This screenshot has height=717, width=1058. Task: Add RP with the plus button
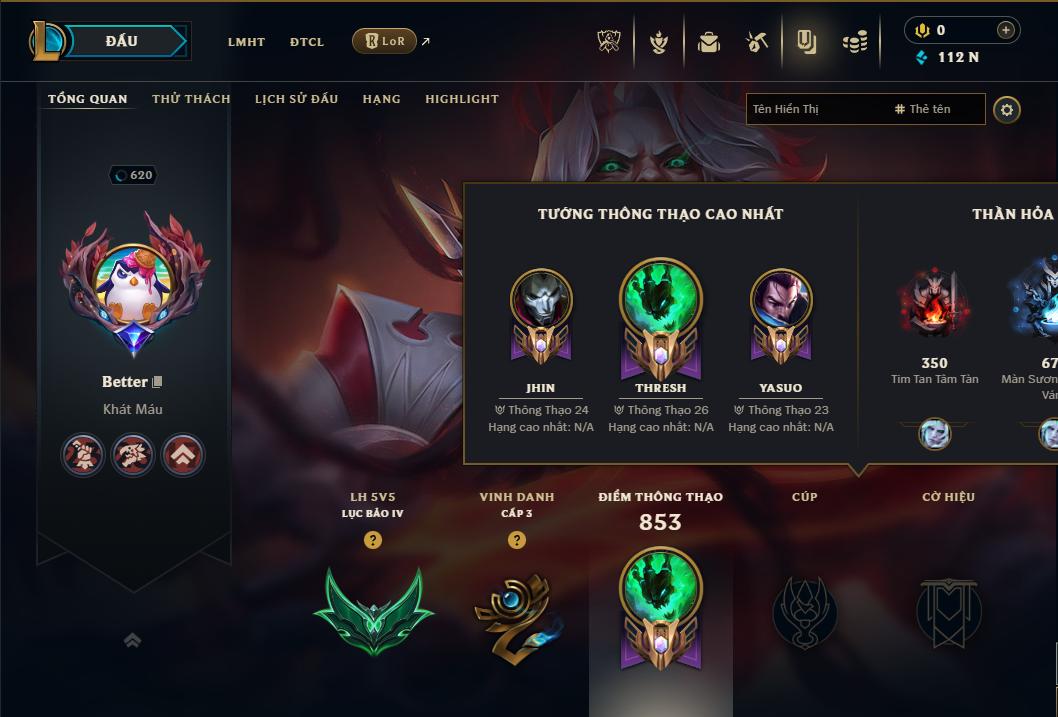(x=1005, y=30)
